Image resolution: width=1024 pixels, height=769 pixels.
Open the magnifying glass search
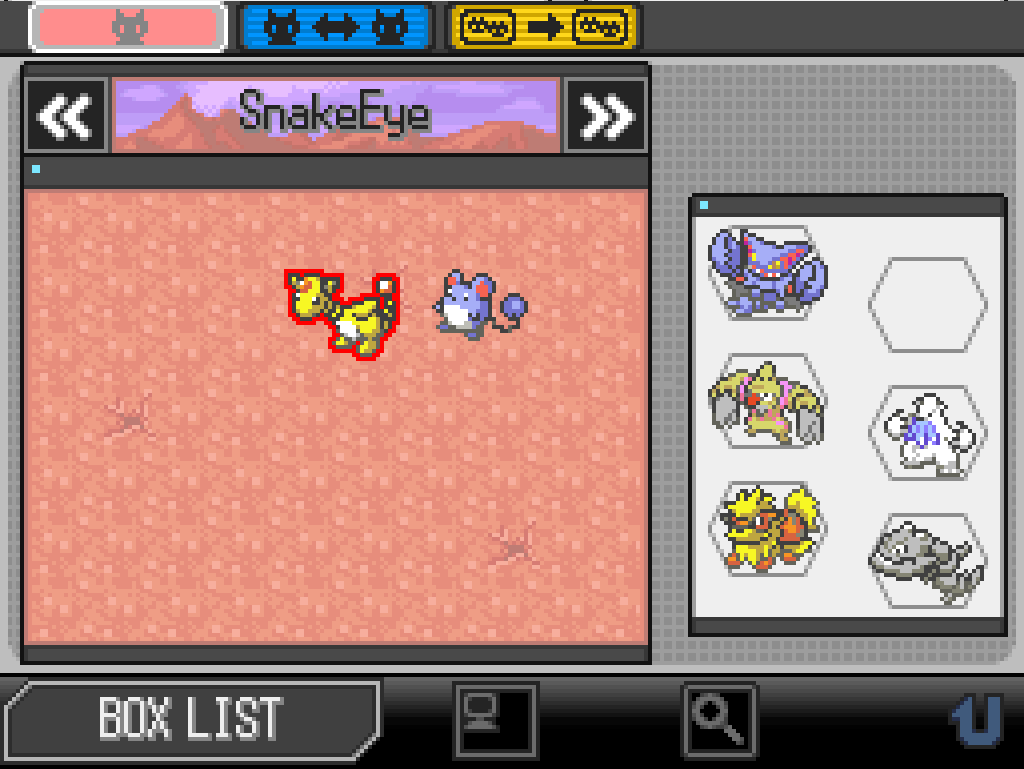coord(720,718)
